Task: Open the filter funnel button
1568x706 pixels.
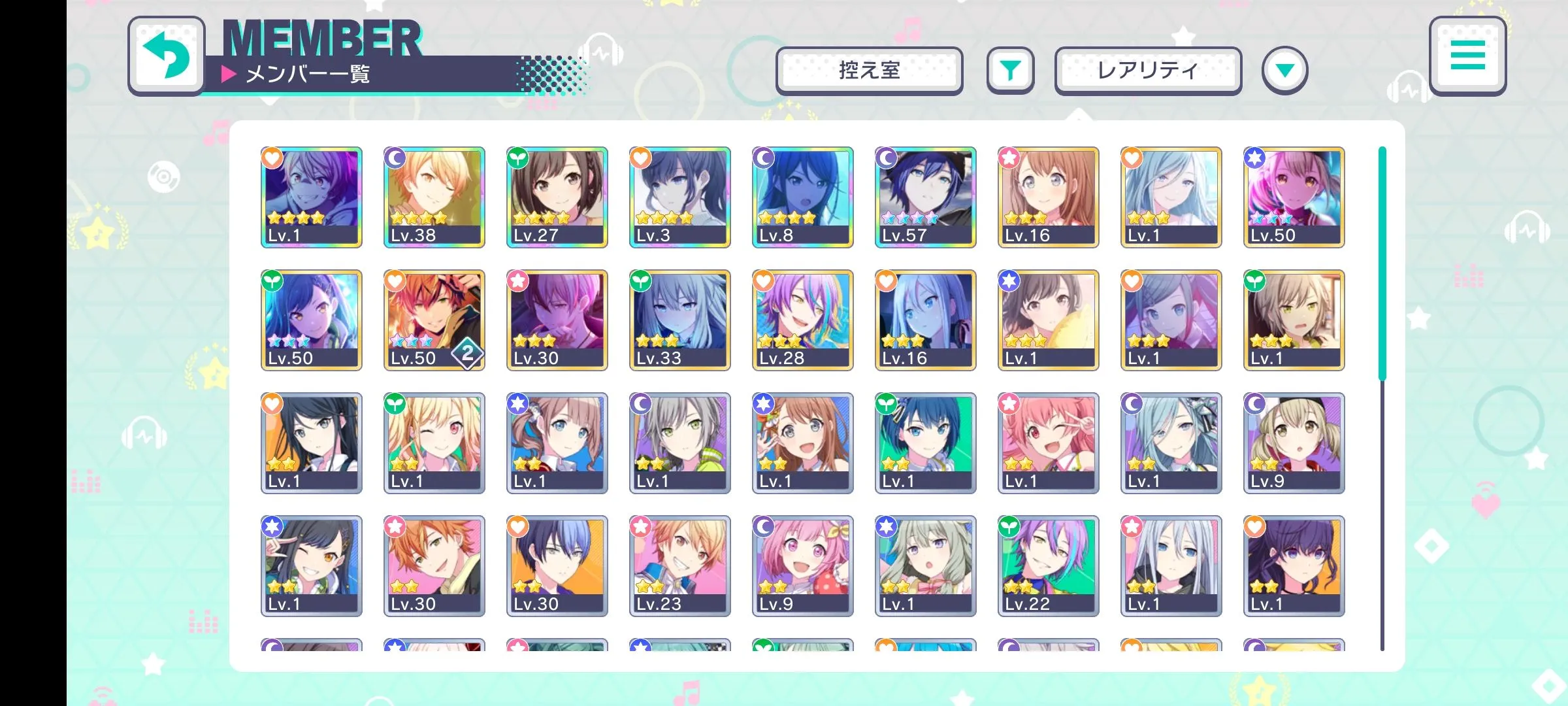Action: (1010, 71)
